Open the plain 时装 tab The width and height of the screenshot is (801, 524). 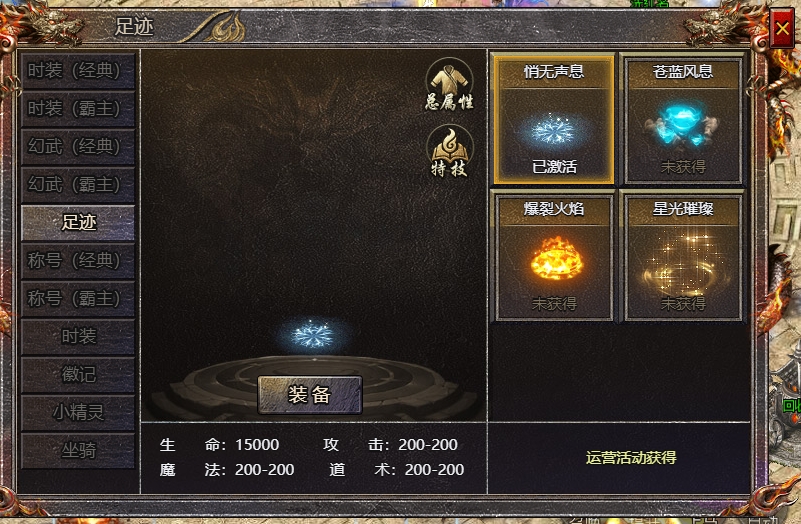tap(78, 336)
